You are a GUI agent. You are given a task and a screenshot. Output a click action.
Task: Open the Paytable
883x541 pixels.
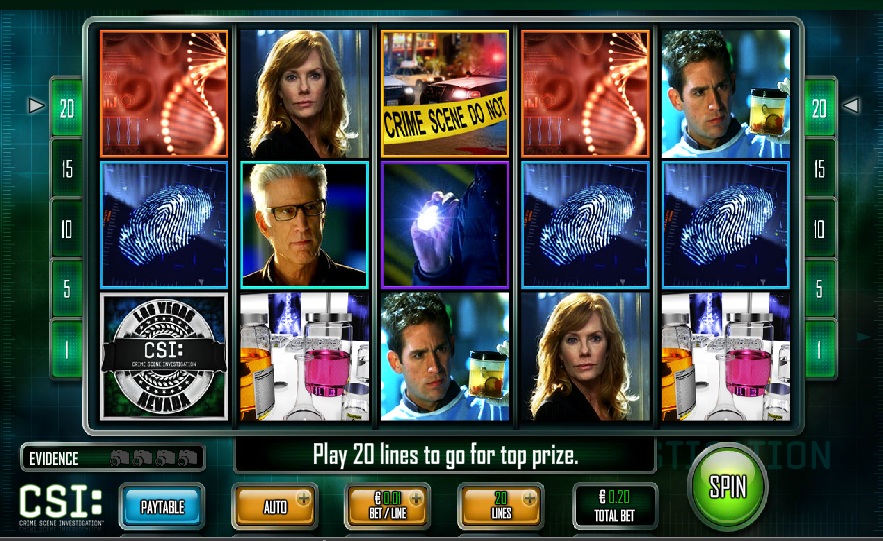coord(161,507)
